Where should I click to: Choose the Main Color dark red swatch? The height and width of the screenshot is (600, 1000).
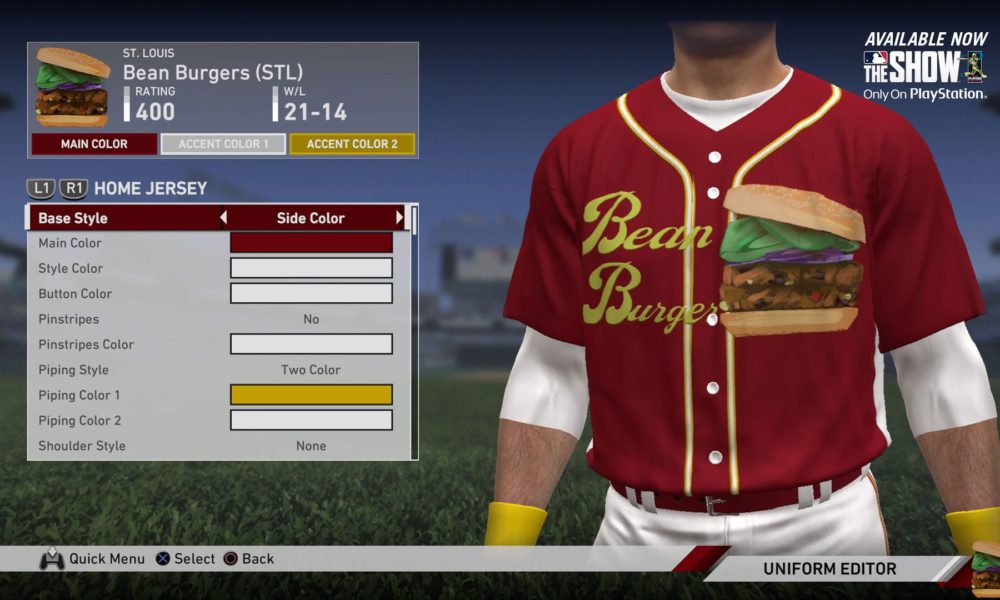[311, 243]
